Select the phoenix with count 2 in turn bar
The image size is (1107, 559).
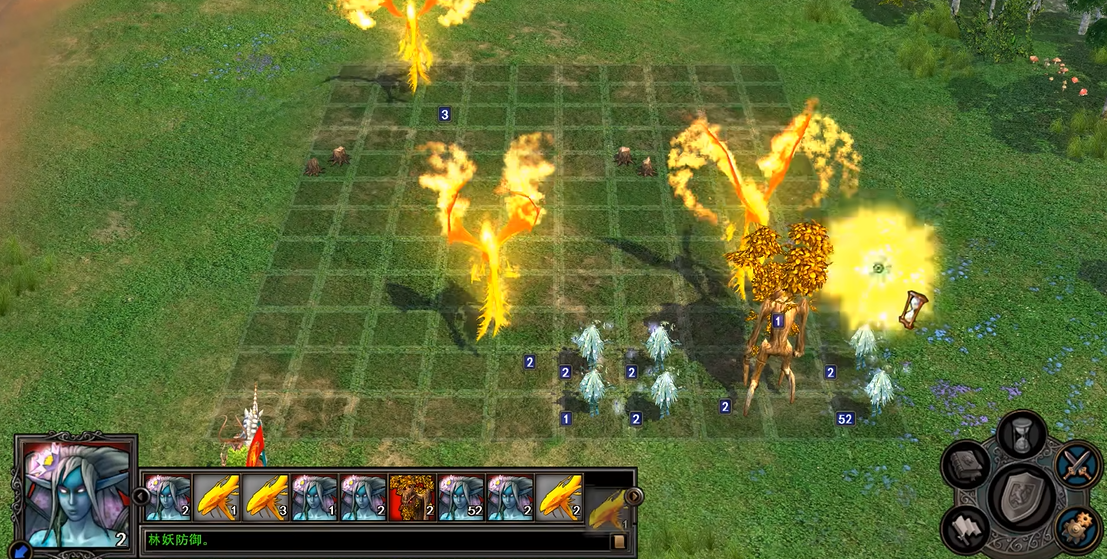pos(558,496)
